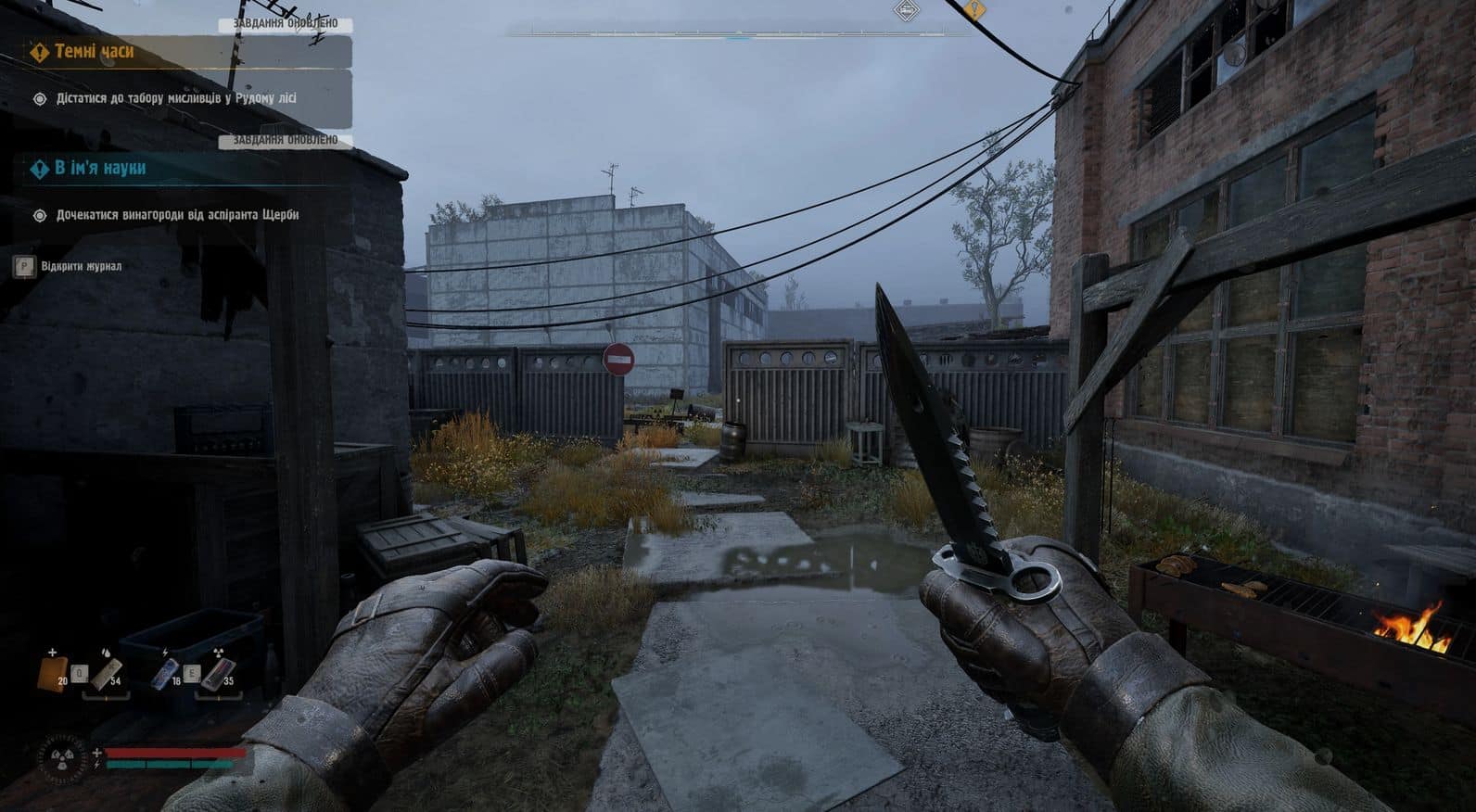Click the radiation status indicator dial
1476x812 pixels.
pyautogui.click(x=62, y=755)
